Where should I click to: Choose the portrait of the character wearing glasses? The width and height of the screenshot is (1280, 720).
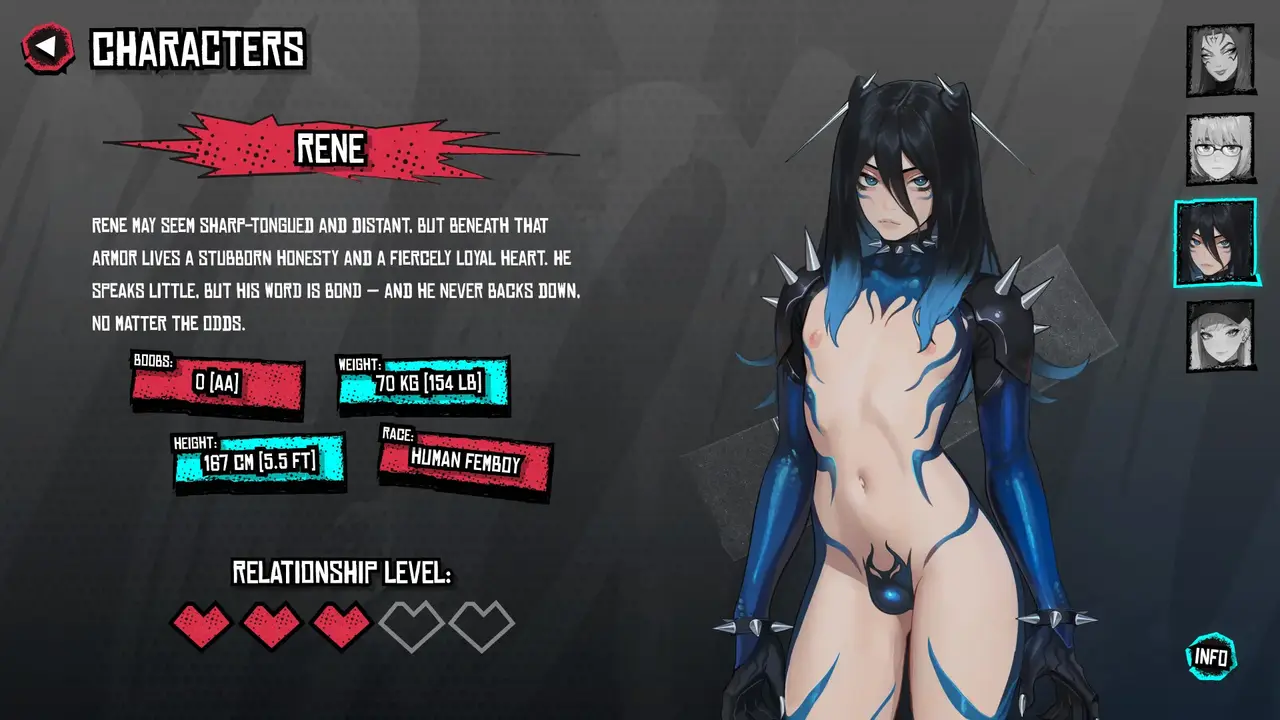pos(1220,149)
